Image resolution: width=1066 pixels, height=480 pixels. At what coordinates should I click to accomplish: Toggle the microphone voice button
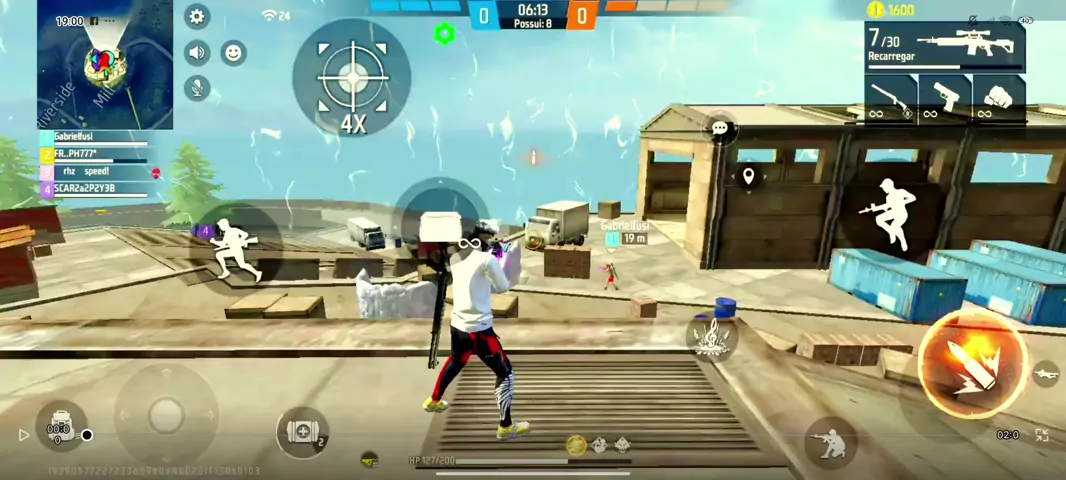click(197, 88)
